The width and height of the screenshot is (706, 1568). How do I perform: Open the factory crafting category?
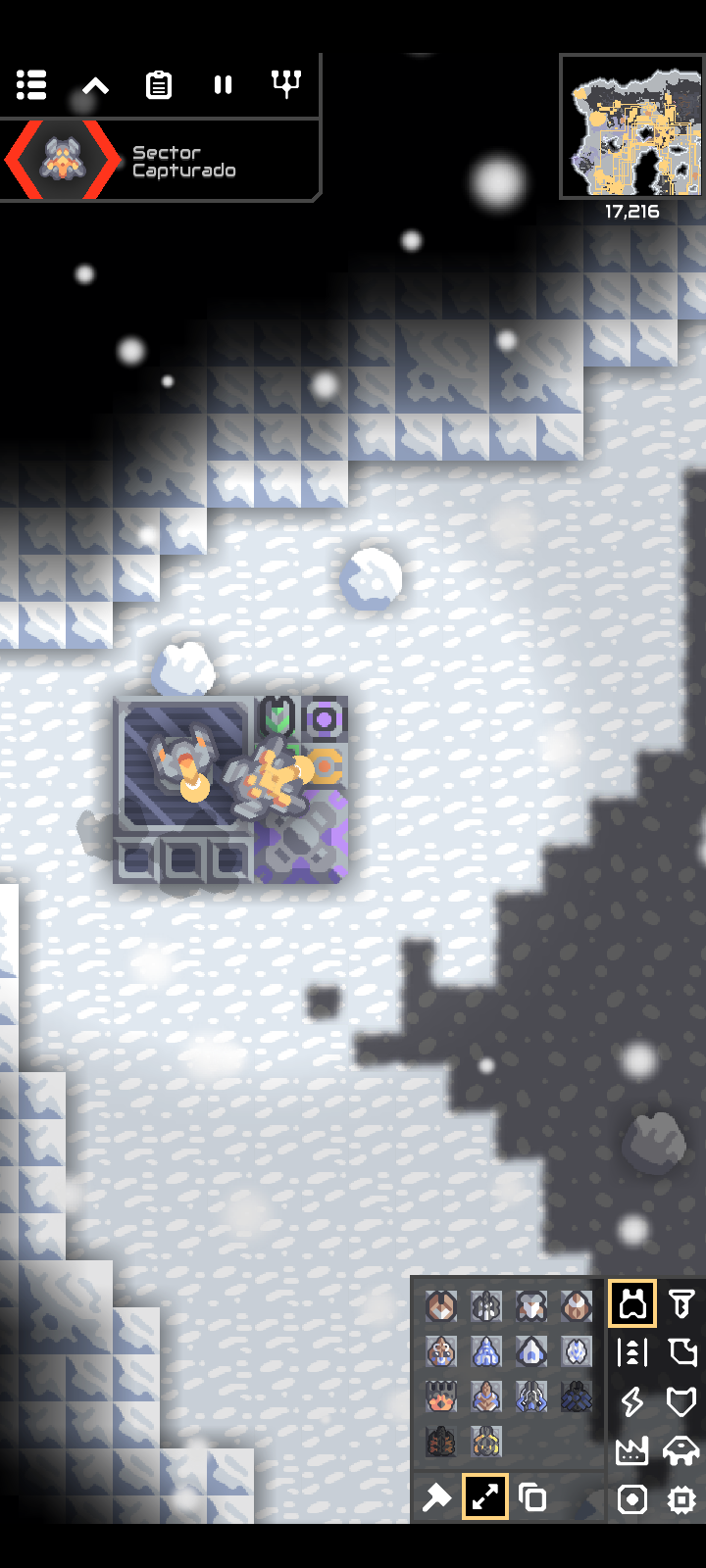click(x=632, y=1450)
